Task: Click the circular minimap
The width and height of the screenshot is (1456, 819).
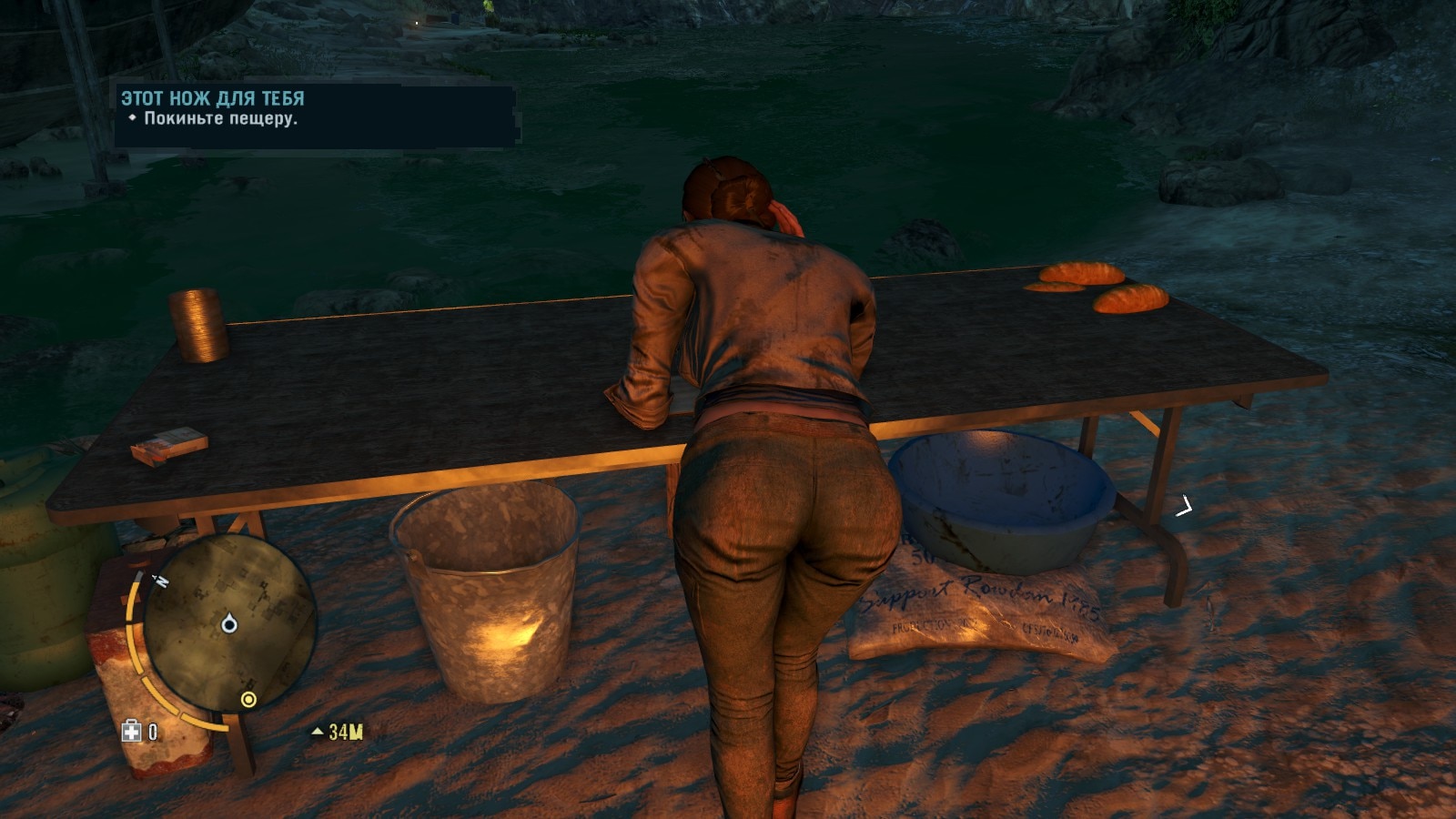Action: (229, 622)
